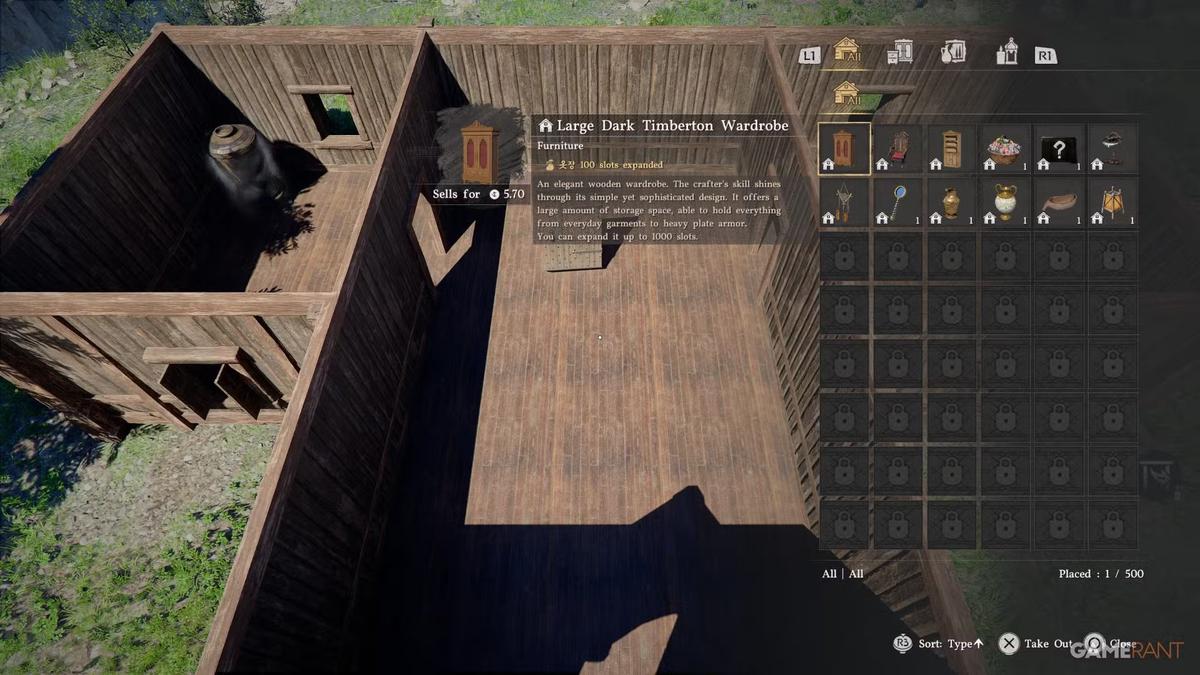This screenshot has width=1200, height=675.
Task: Pick the flower basket item slot
Action: pos(1005,148)
